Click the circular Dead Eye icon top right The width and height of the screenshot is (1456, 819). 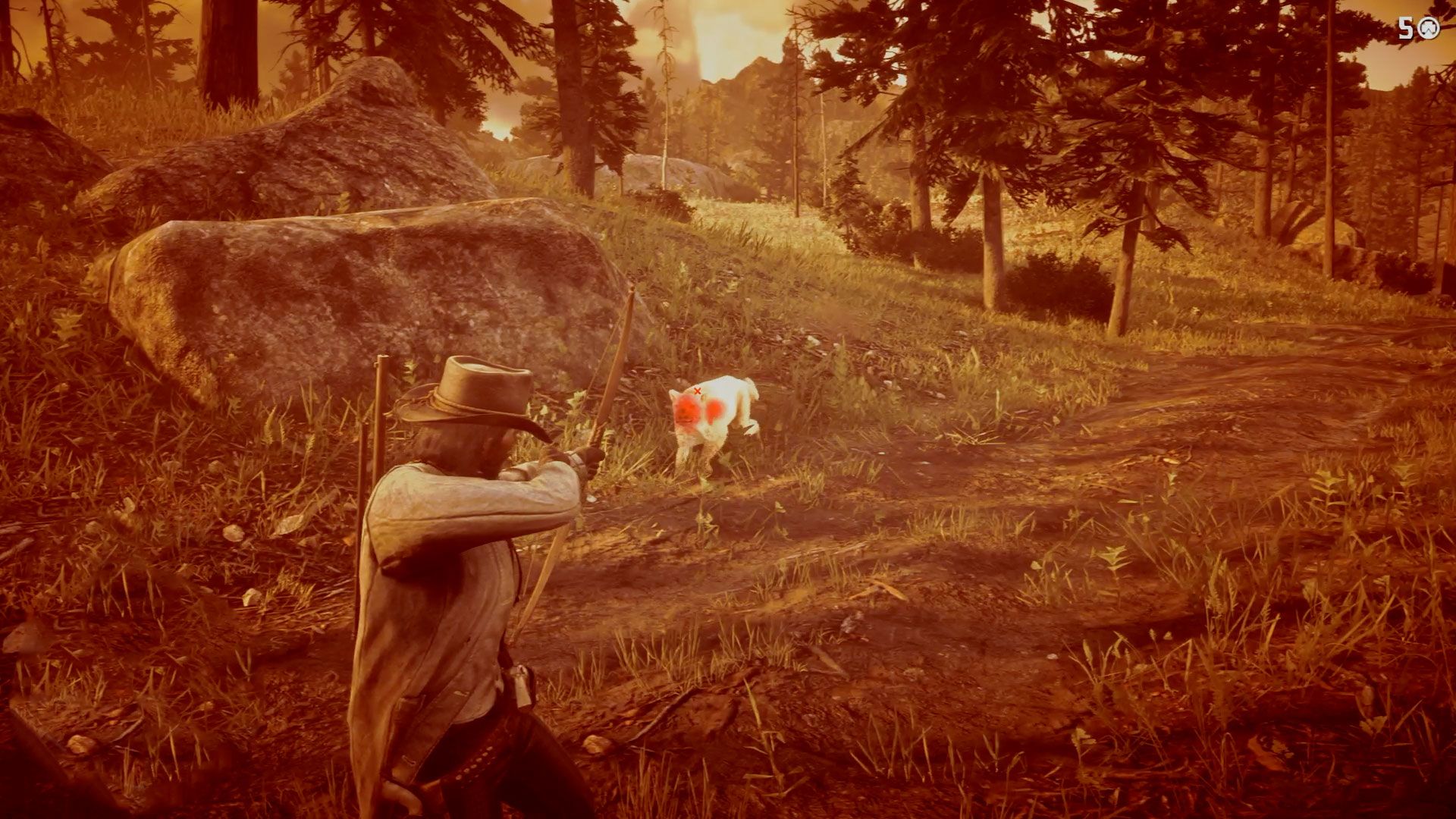click(1429, 28)
